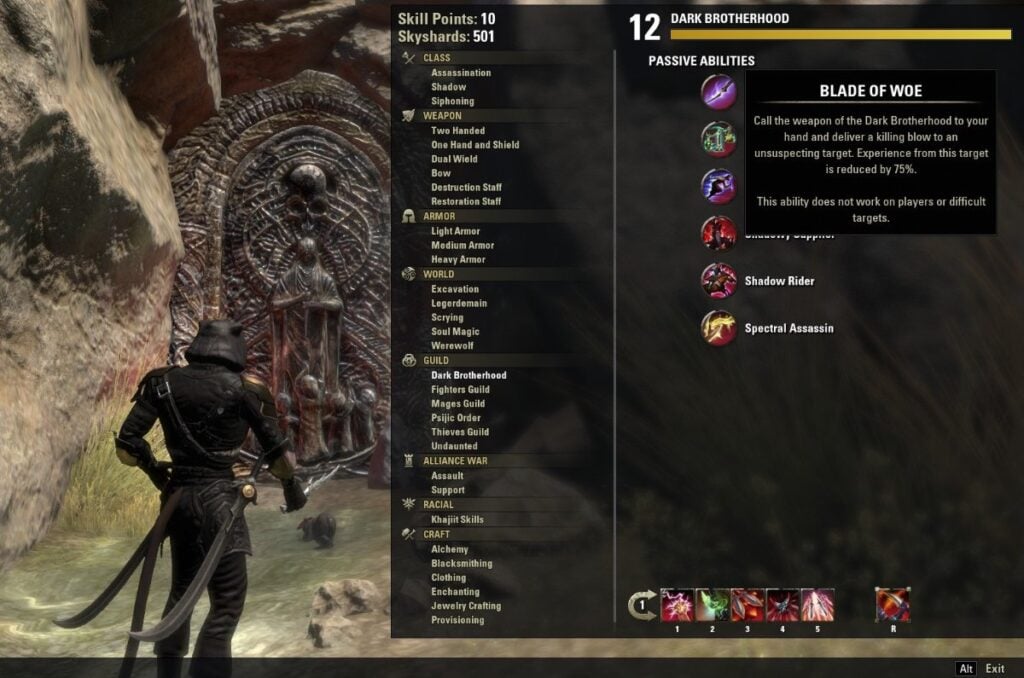The image size is (1024, 678).
Task: Swap weapon bars with the arrow button
Action: tap(641, 606)
